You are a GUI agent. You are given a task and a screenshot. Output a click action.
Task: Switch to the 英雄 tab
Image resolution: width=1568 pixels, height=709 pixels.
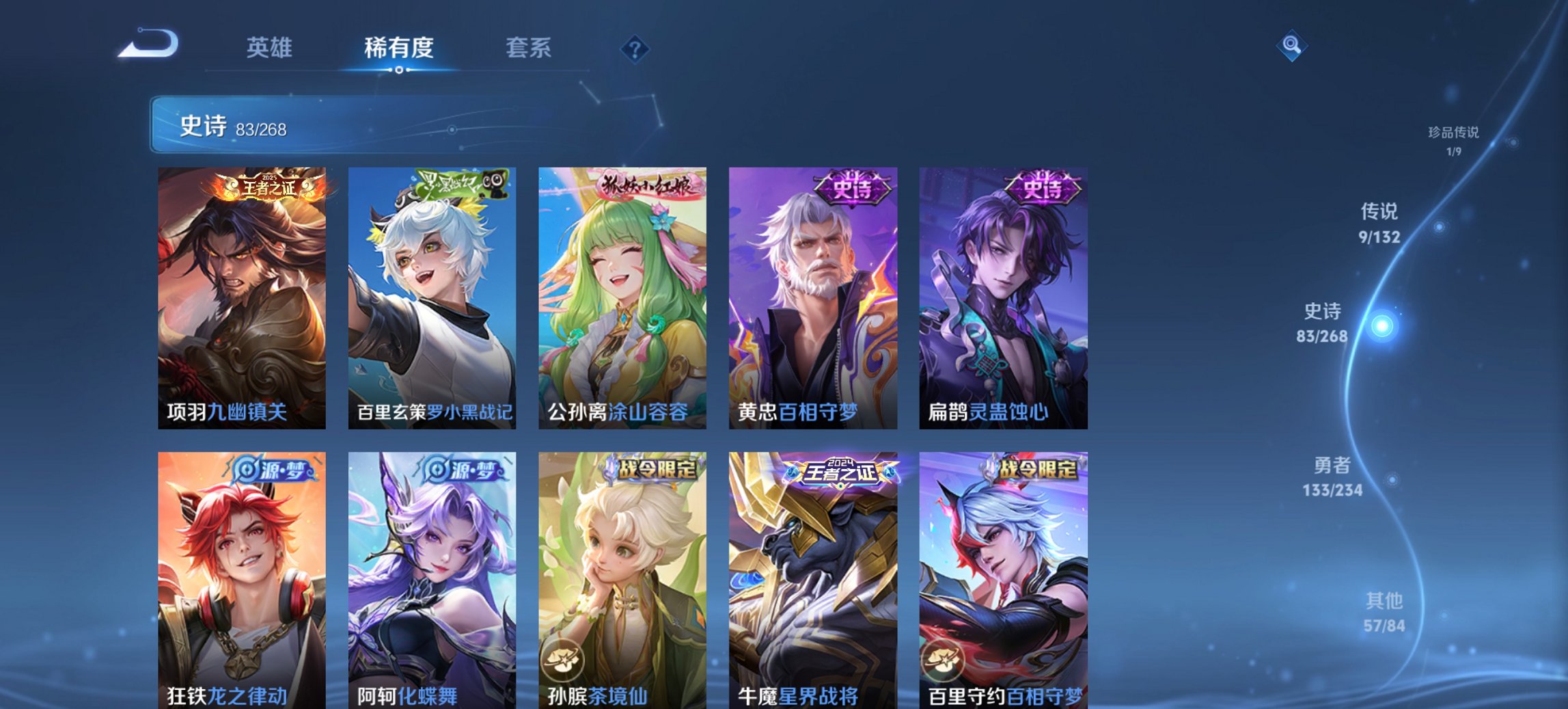tap(271, 48)
